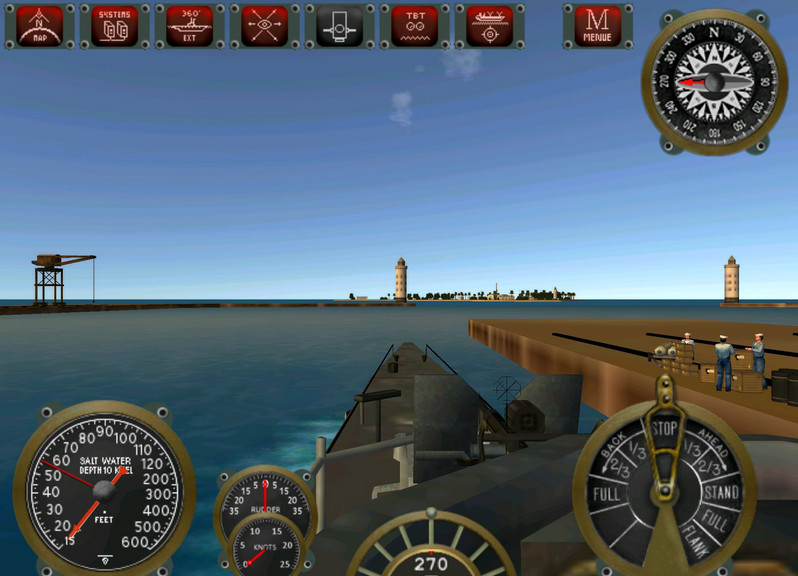The height and width of the screenshot is (576, 798).
Task: Set engine telegraph to Ahead Standard
Action: [x=720, y=493]
